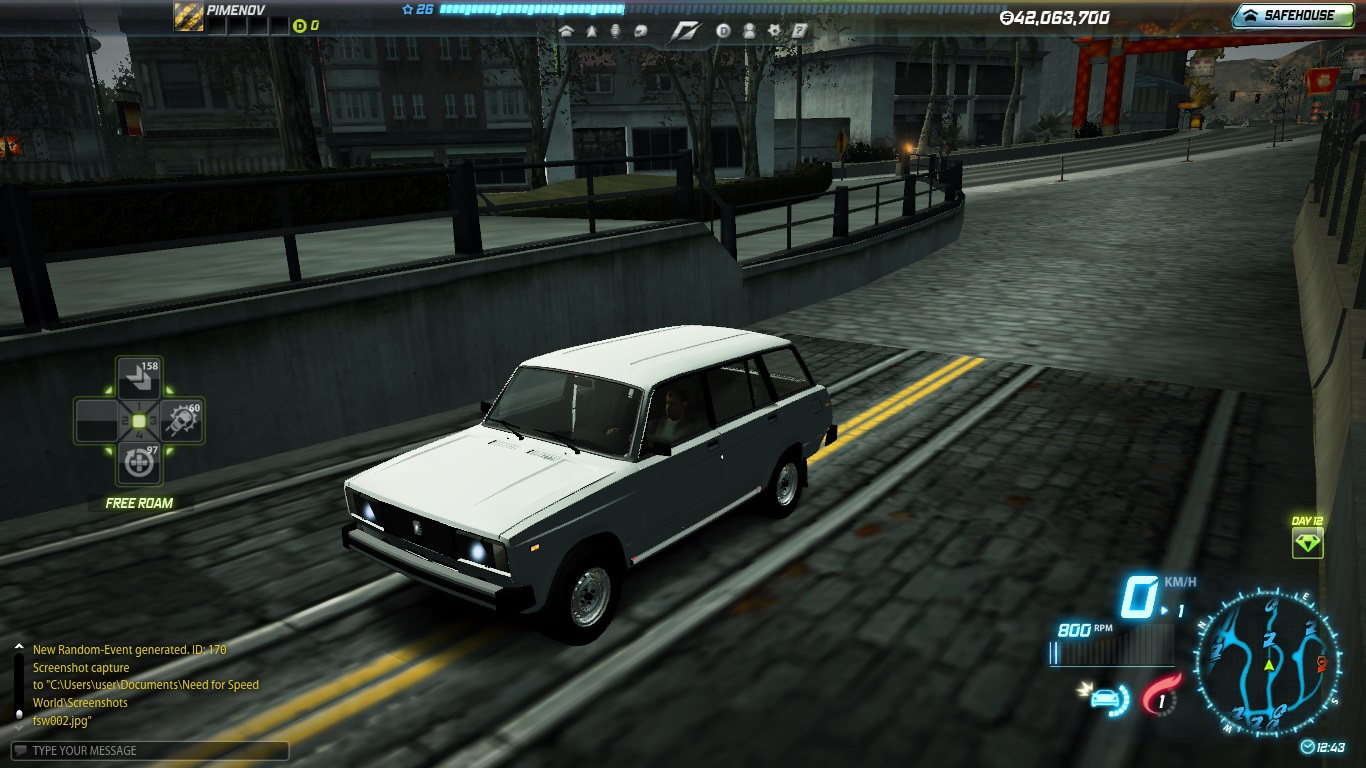Open the help question mark icon
The height and width of the screenshot is (768, 1366).
click(x=799, y=31)
